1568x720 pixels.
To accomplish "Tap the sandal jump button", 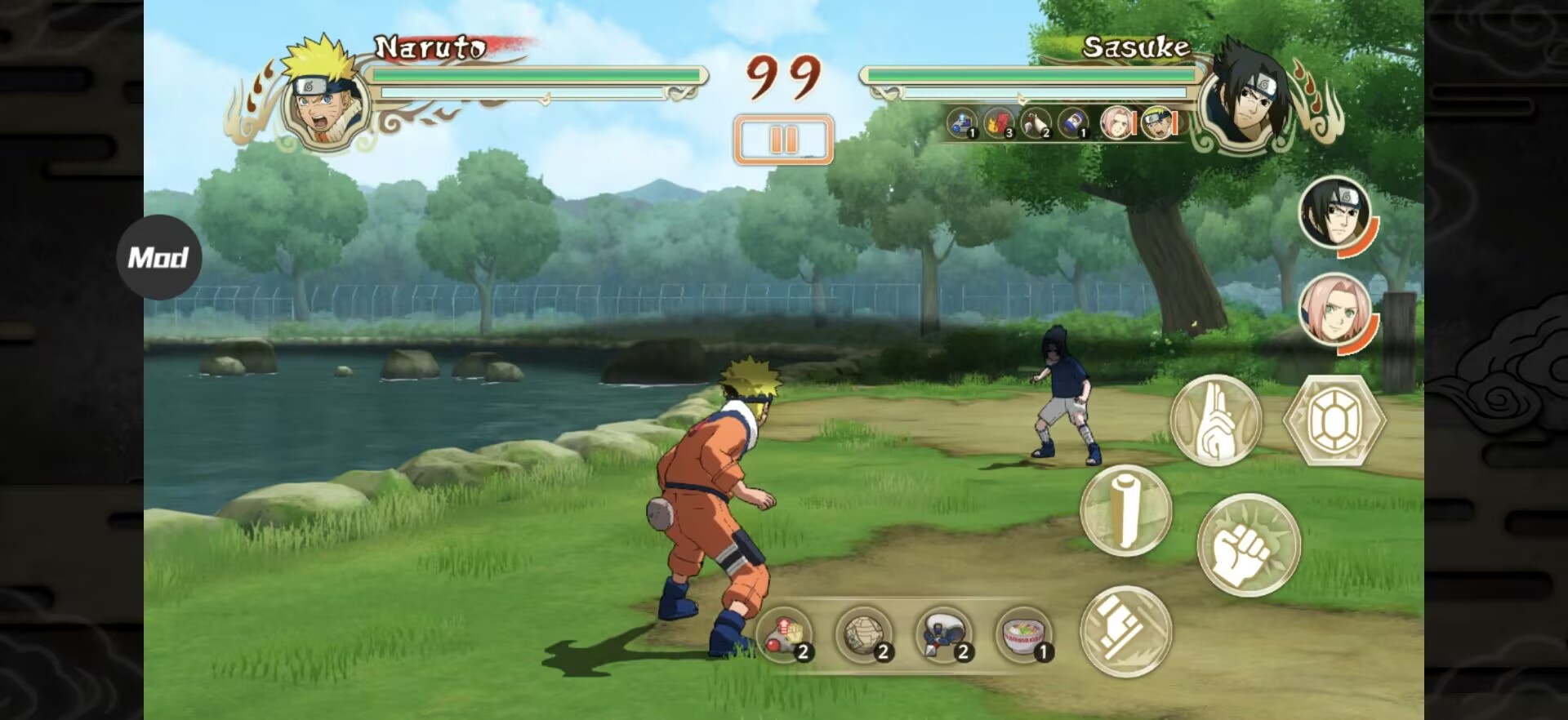I will (x=1125, y=630).
